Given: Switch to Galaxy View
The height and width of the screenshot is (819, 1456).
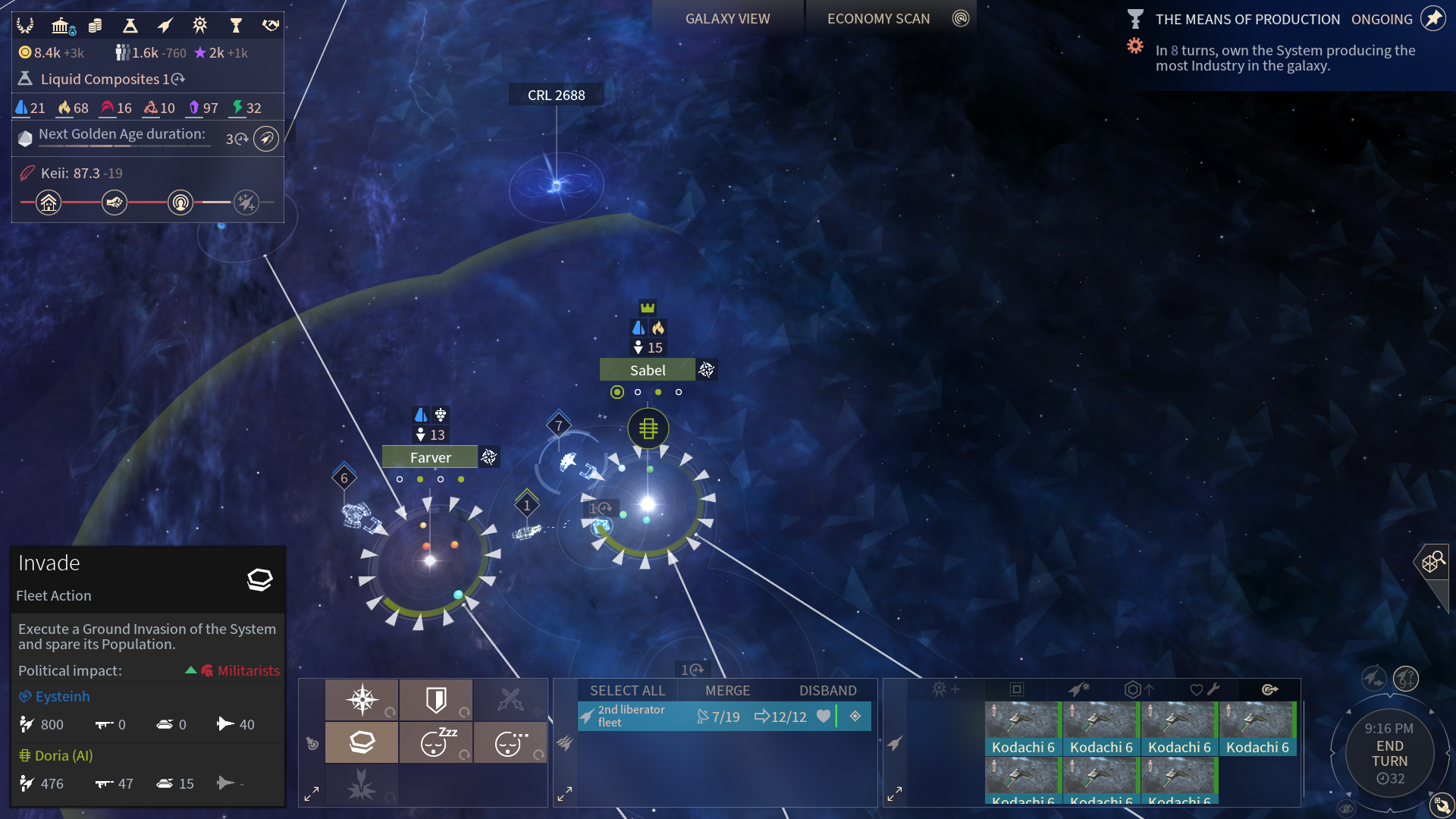Looking at the screenshot, I should click(x=727, y=18).
